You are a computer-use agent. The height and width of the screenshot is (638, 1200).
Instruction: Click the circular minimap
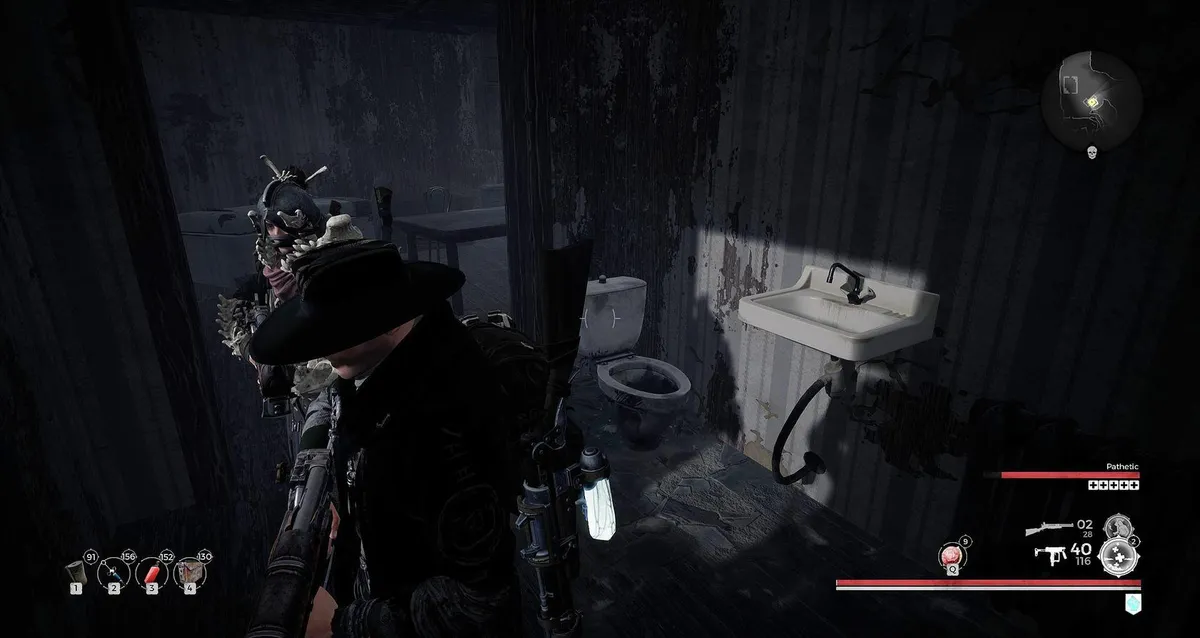coord(1091,100)
